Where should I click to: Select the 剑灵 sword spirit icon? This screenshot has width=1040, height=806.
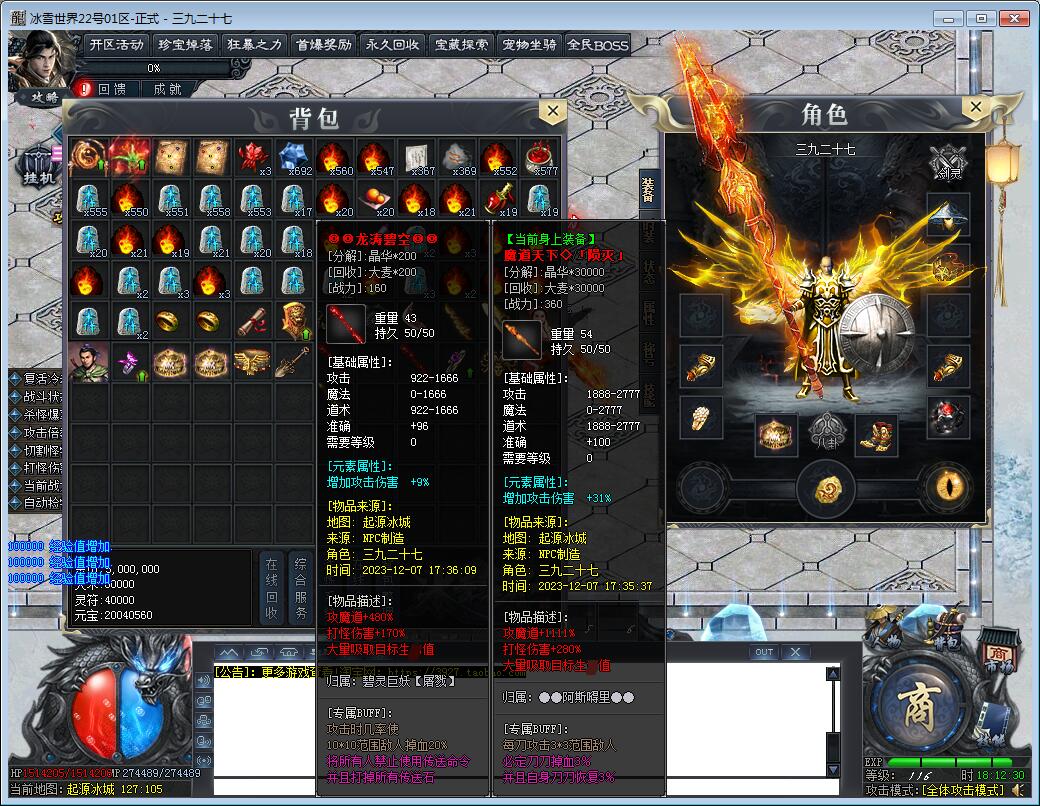[946, 161]
